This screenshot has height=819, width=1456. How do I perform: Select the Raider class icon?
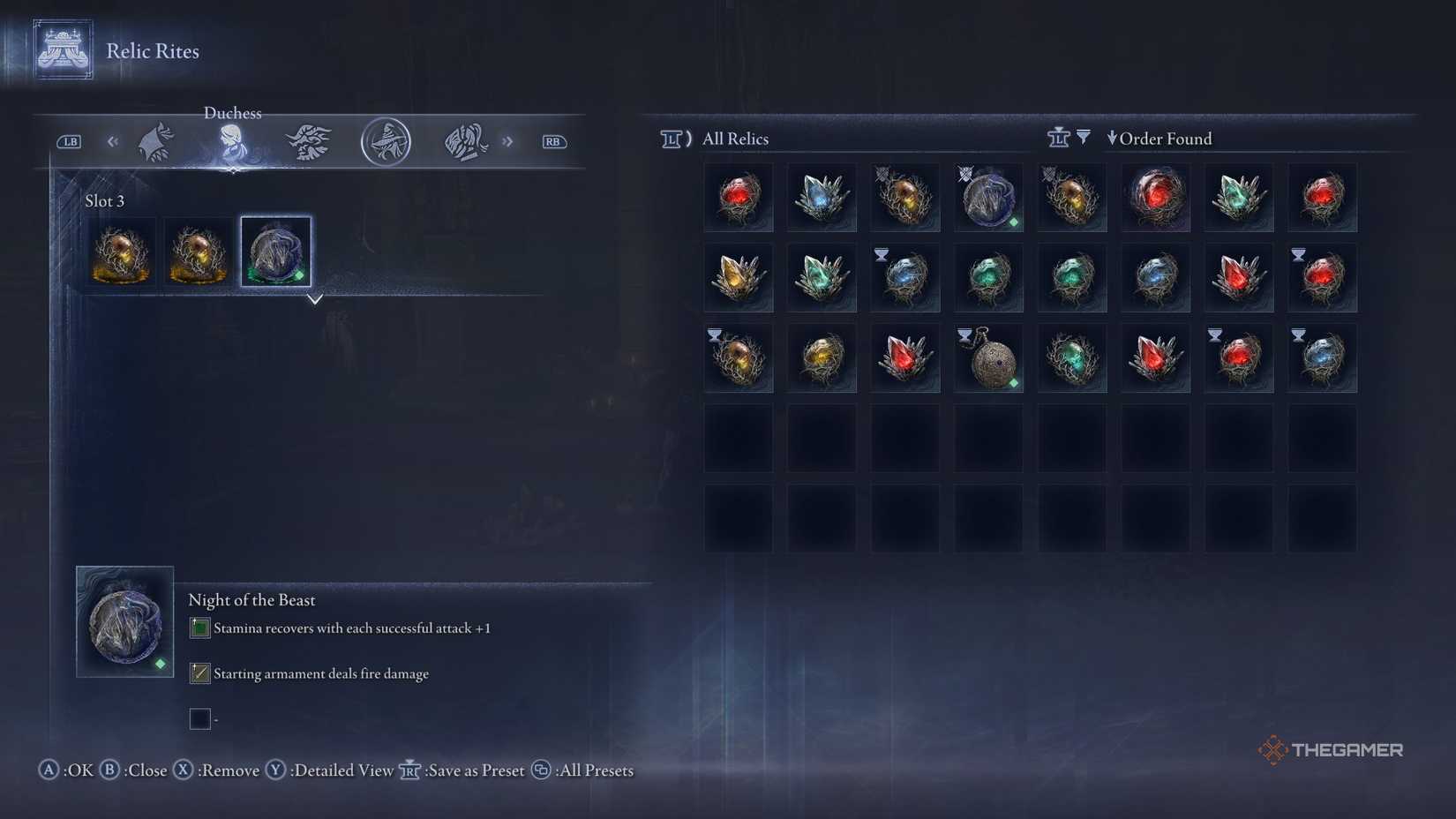click(309, 141)
